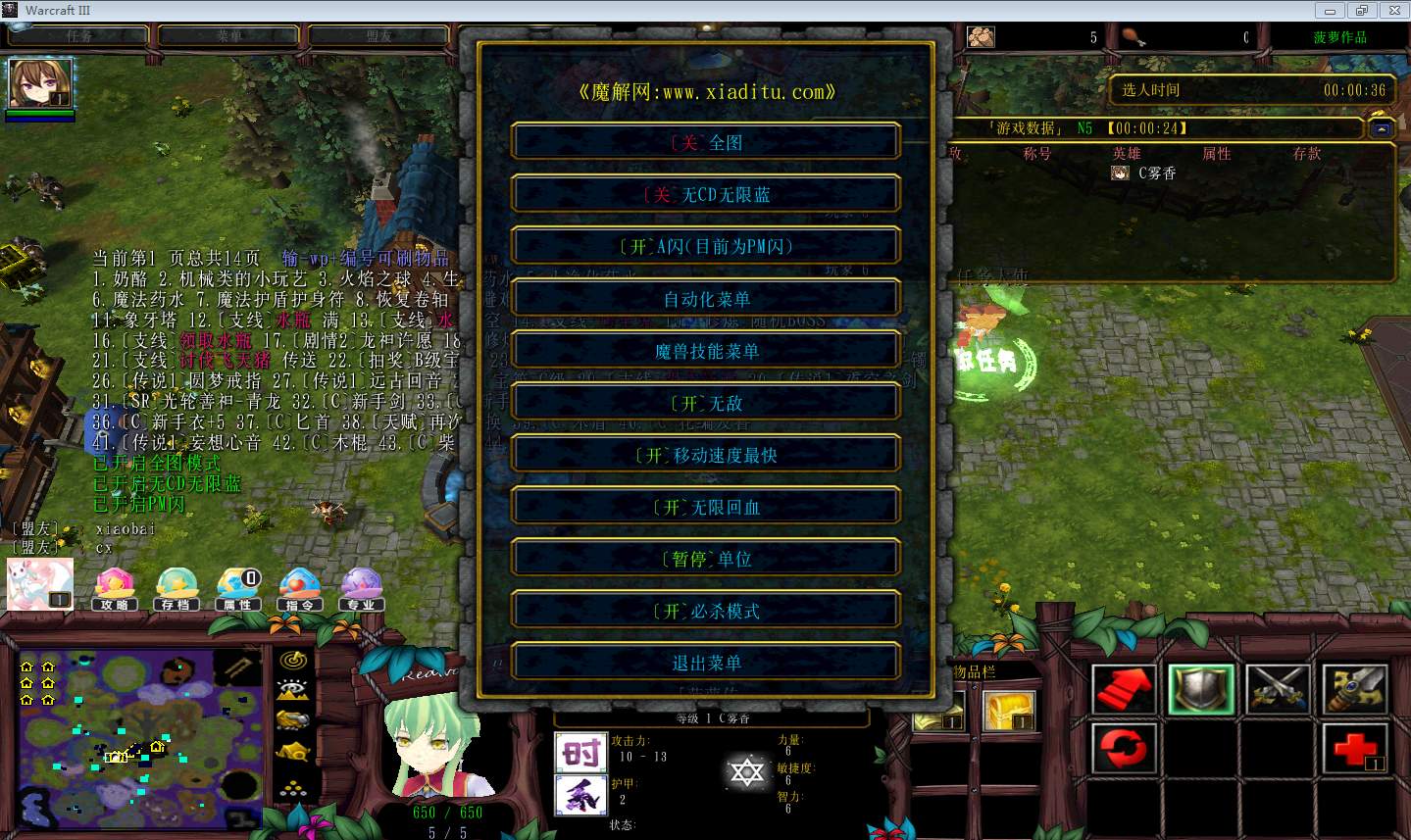This screenshot has width=1411, height=840.
Task: Click the red cross heal command icon
Action: pos(1356,749)
